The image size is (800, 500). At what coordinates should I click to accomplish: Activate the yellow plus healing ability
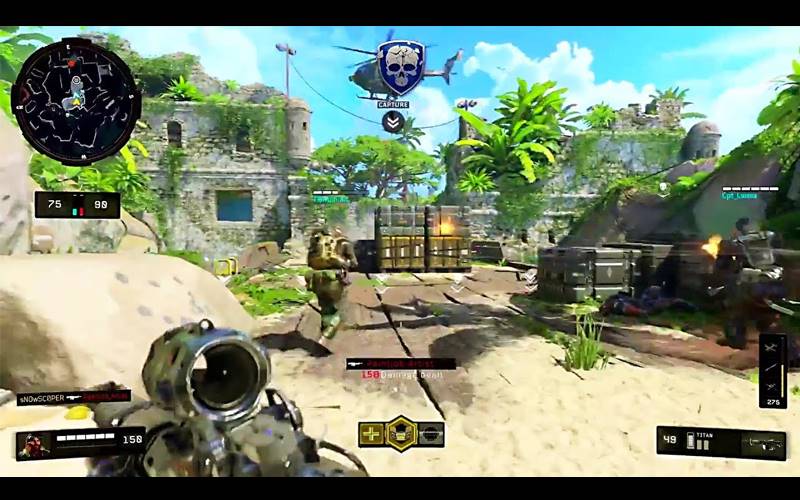tap(371, 434)
